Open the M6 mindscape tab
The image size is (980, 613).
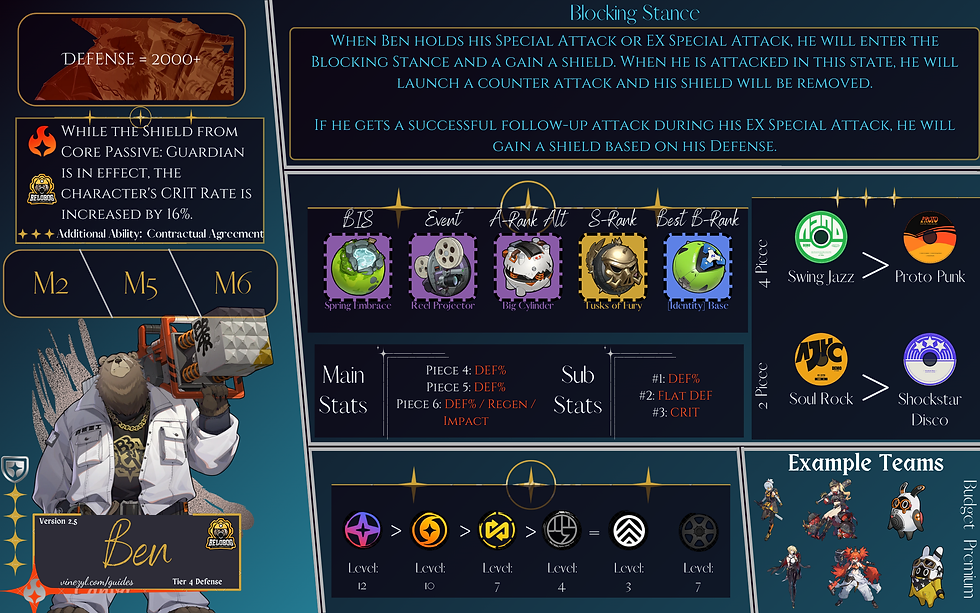[231, 283]
